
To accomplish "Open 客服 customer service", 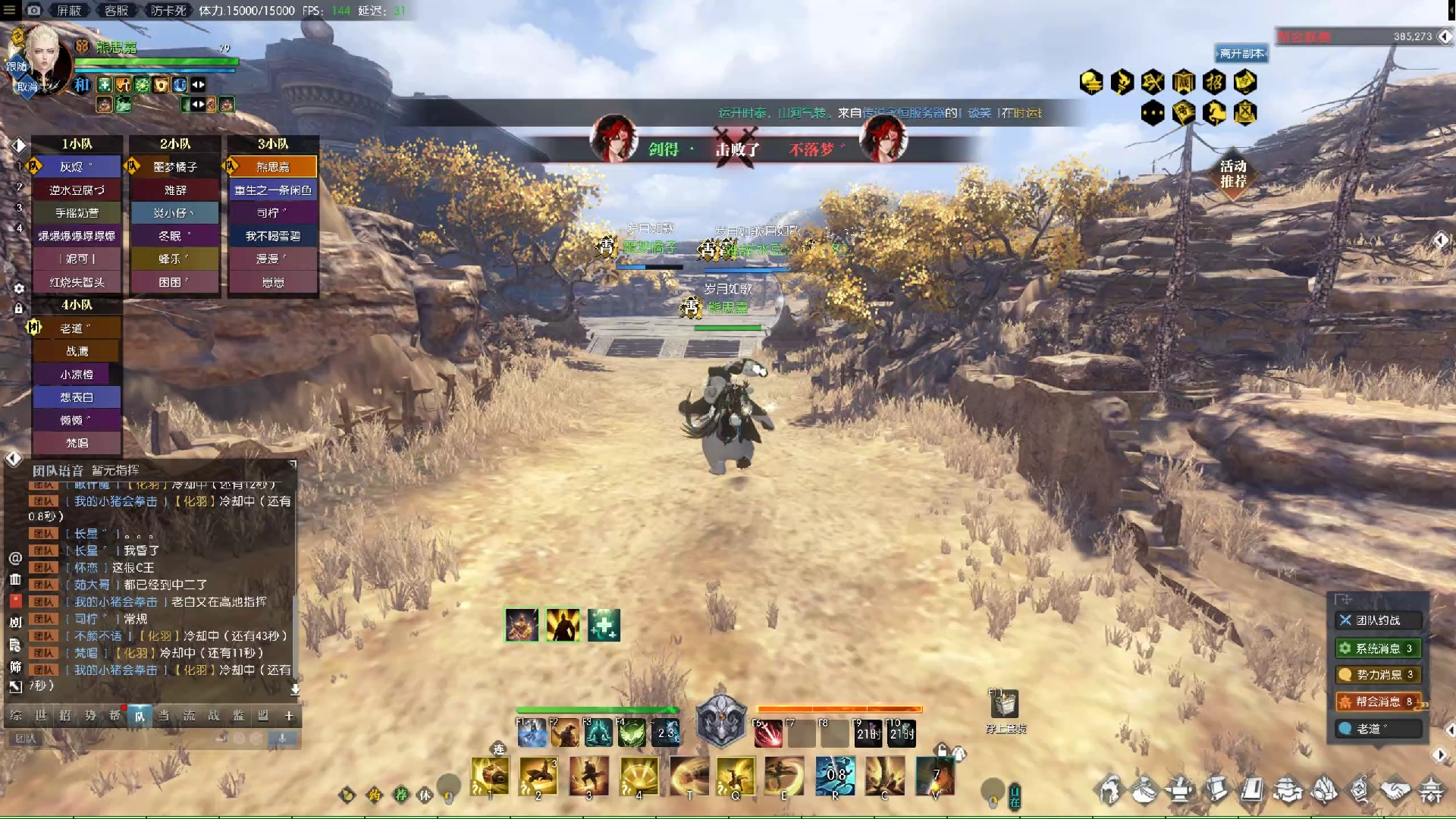I will (116, 11).
